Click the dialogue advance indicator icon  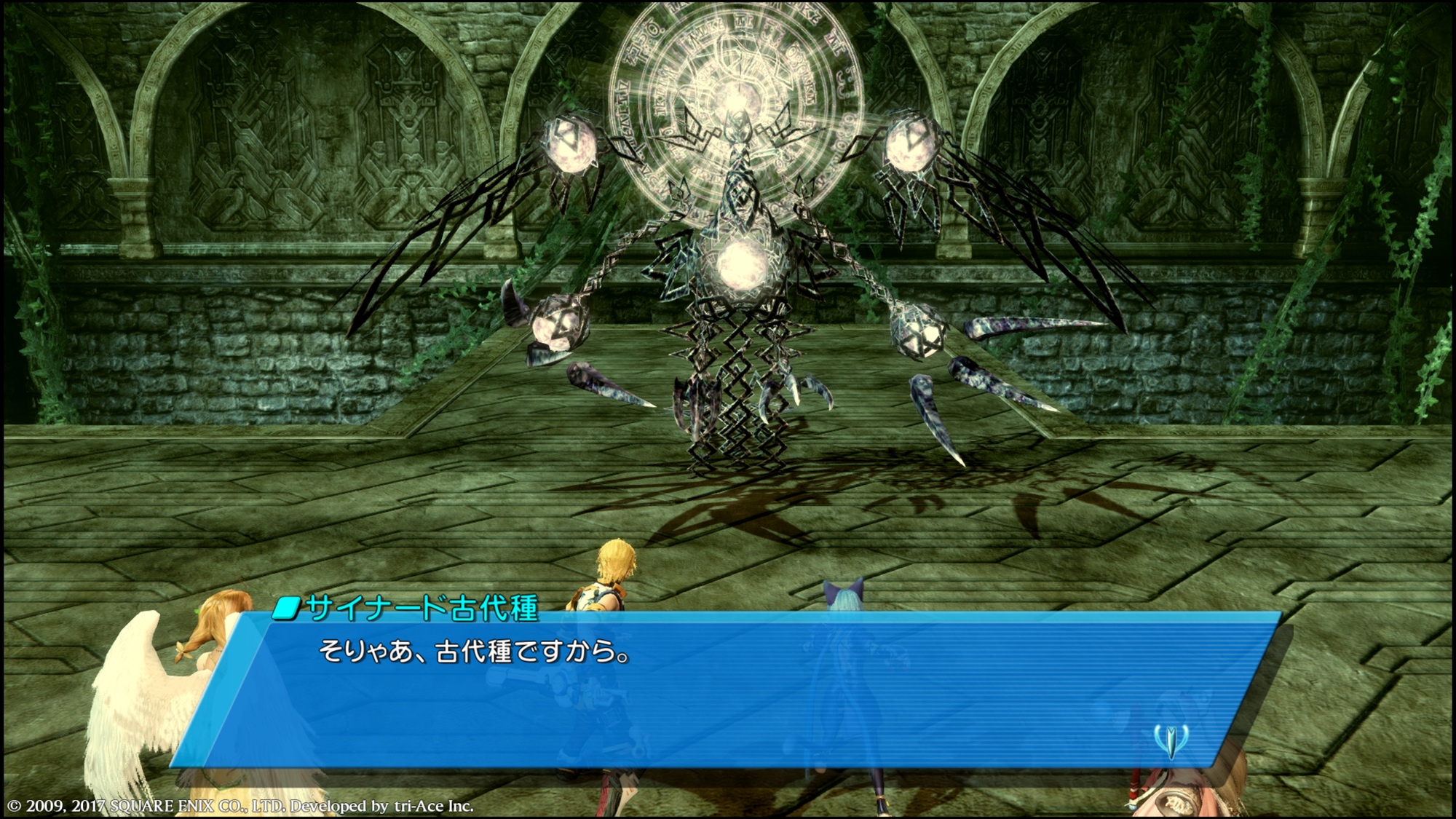[x=1171, y=740]
